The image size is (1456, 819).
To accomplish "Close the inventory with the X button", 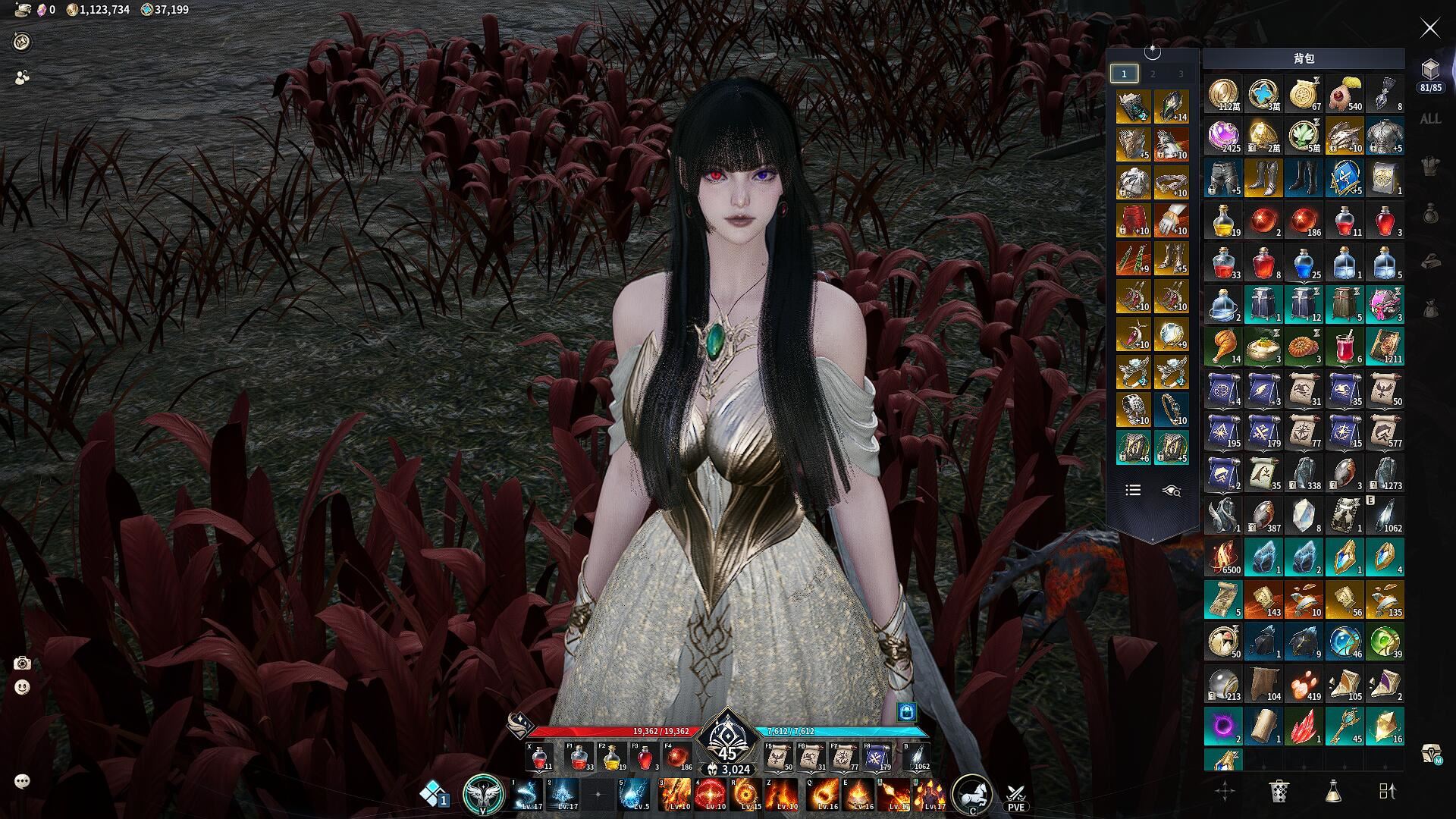I will 1429,29.
